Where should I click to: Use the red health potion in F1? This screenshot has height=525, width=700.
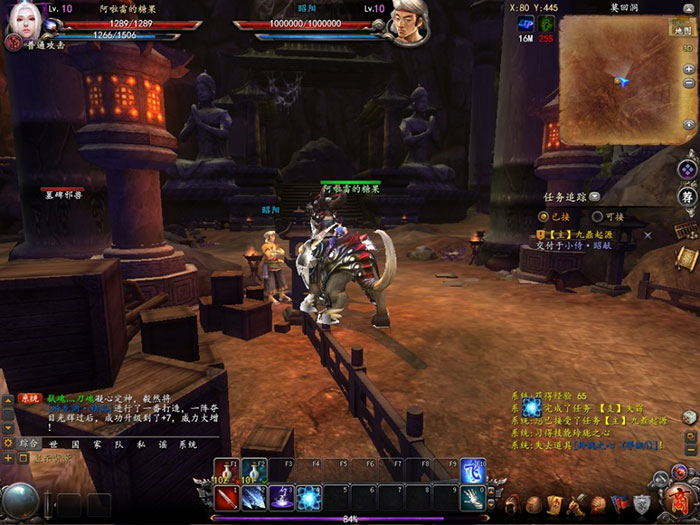click(225, 470)
